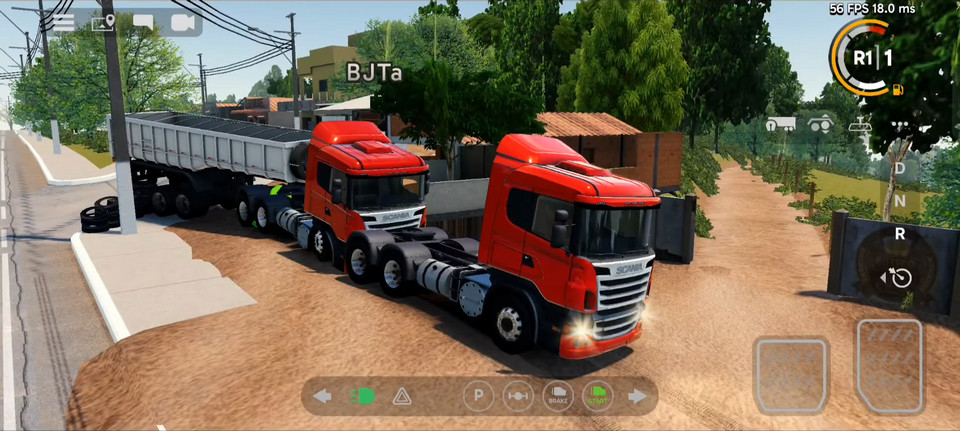The width and height of the screenshot is (960, 431).
Task: Tap the trailer coupling icon
Action: point(781,125)
